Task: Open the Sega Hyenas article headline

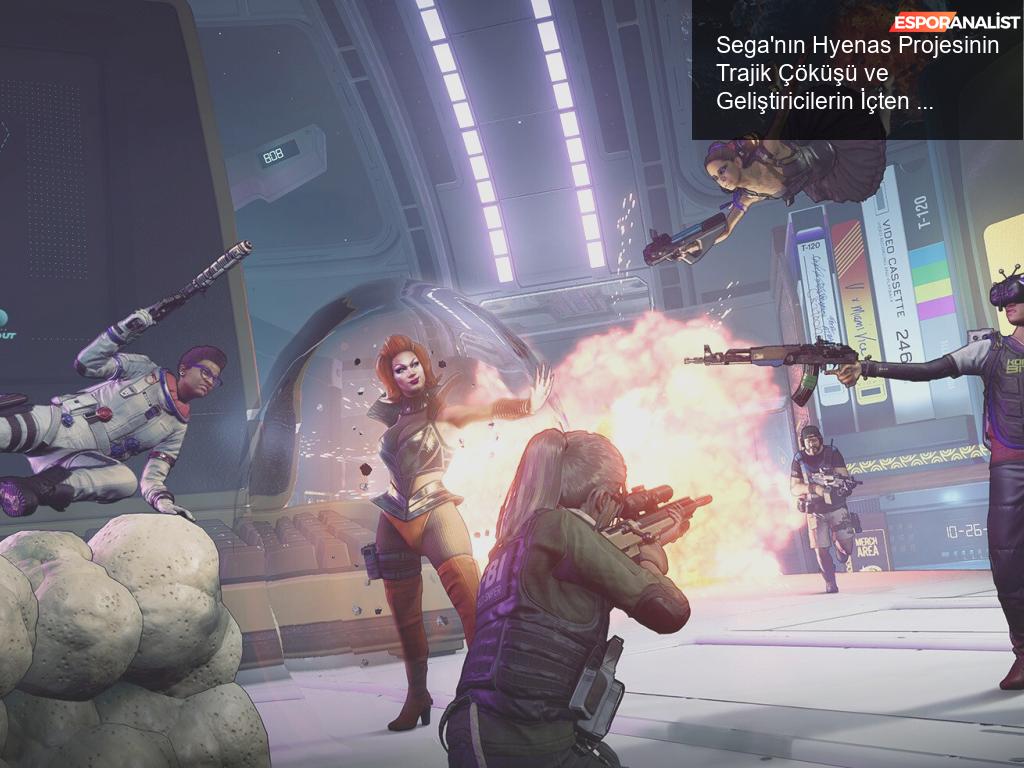Action: (x=857, y=73)
